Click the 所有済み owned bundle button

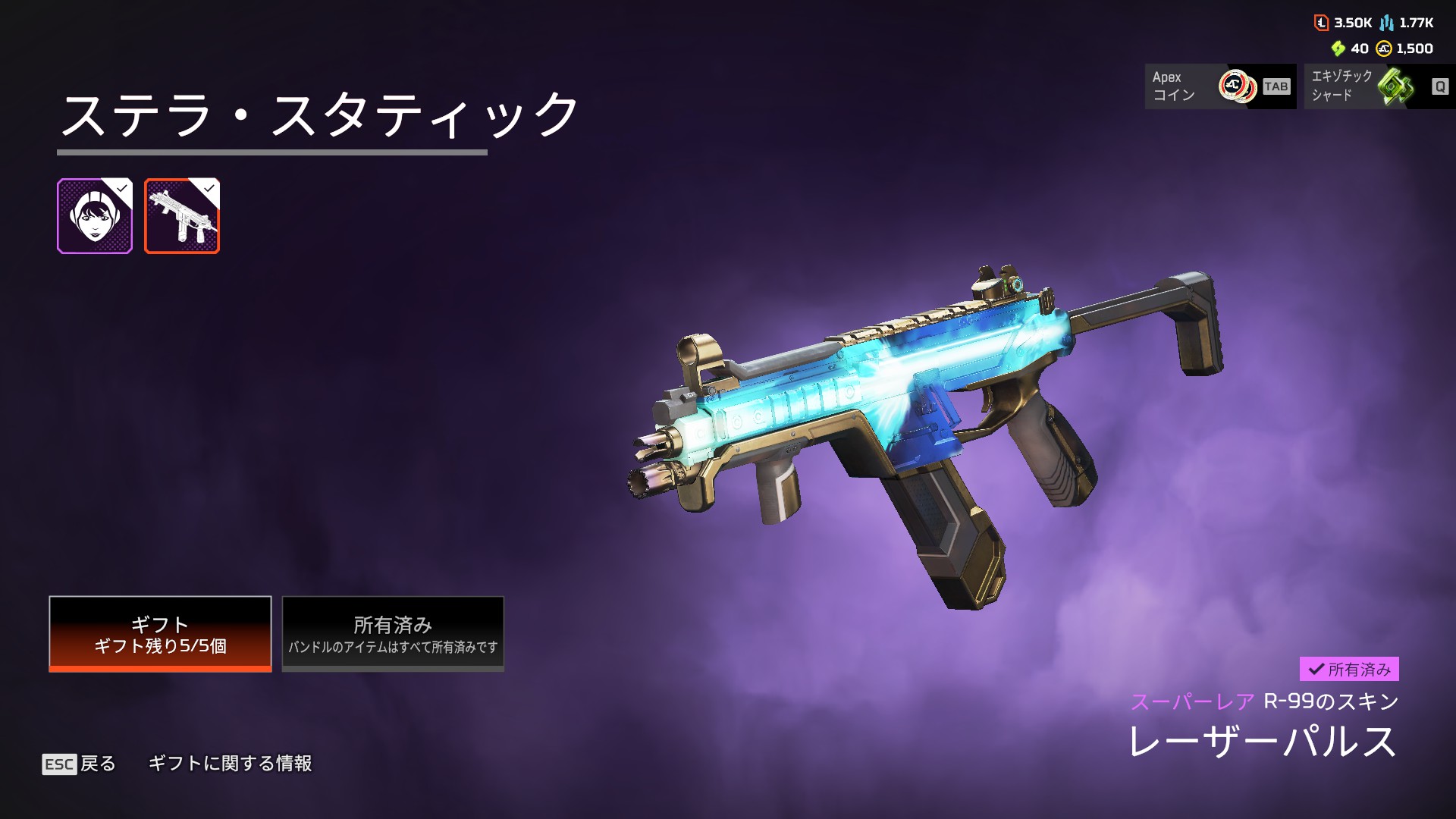pyautogui.click(x=393, y=634)
